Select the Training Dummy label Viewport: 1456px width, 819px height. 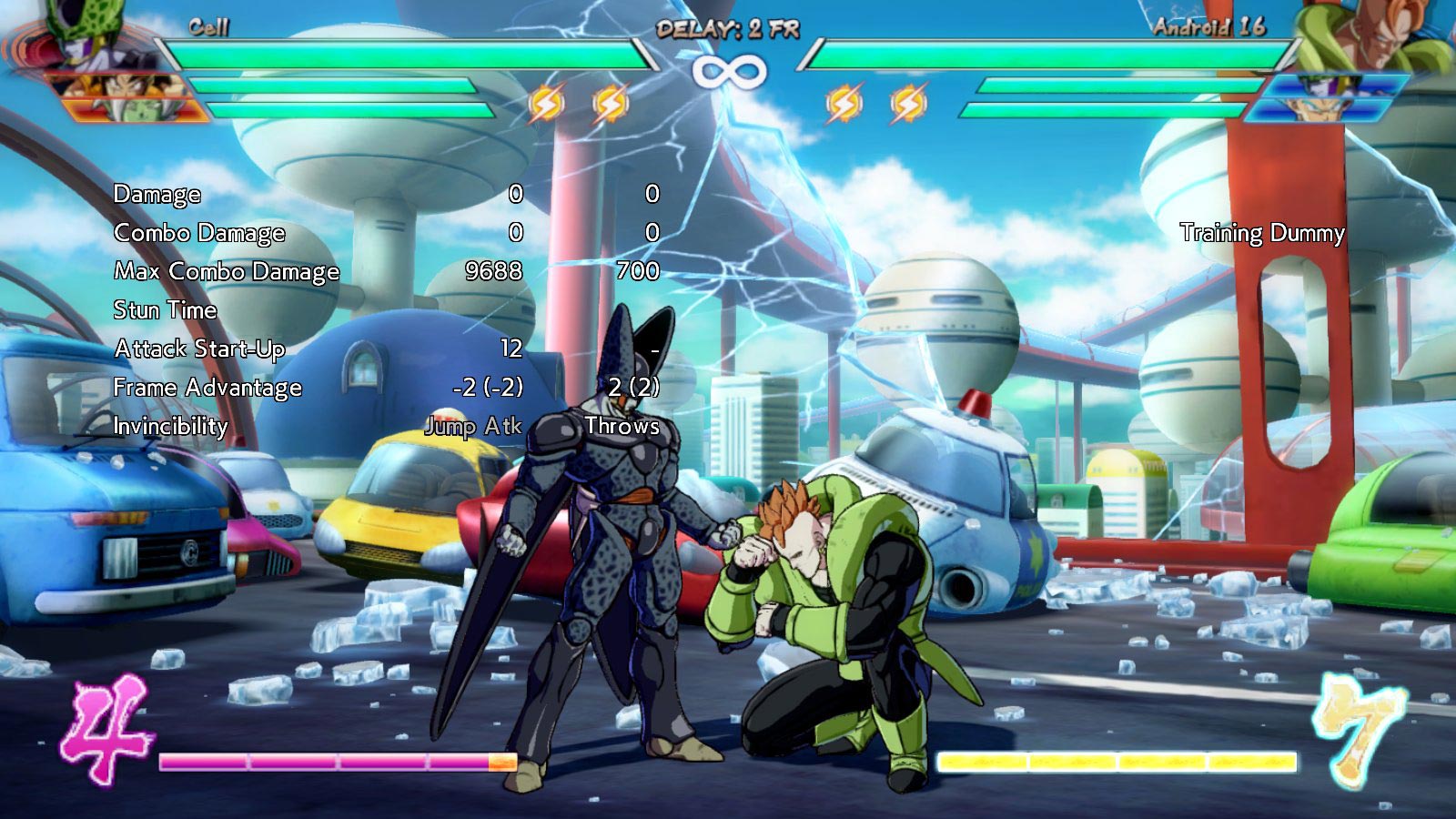[x=1262, y=233]
